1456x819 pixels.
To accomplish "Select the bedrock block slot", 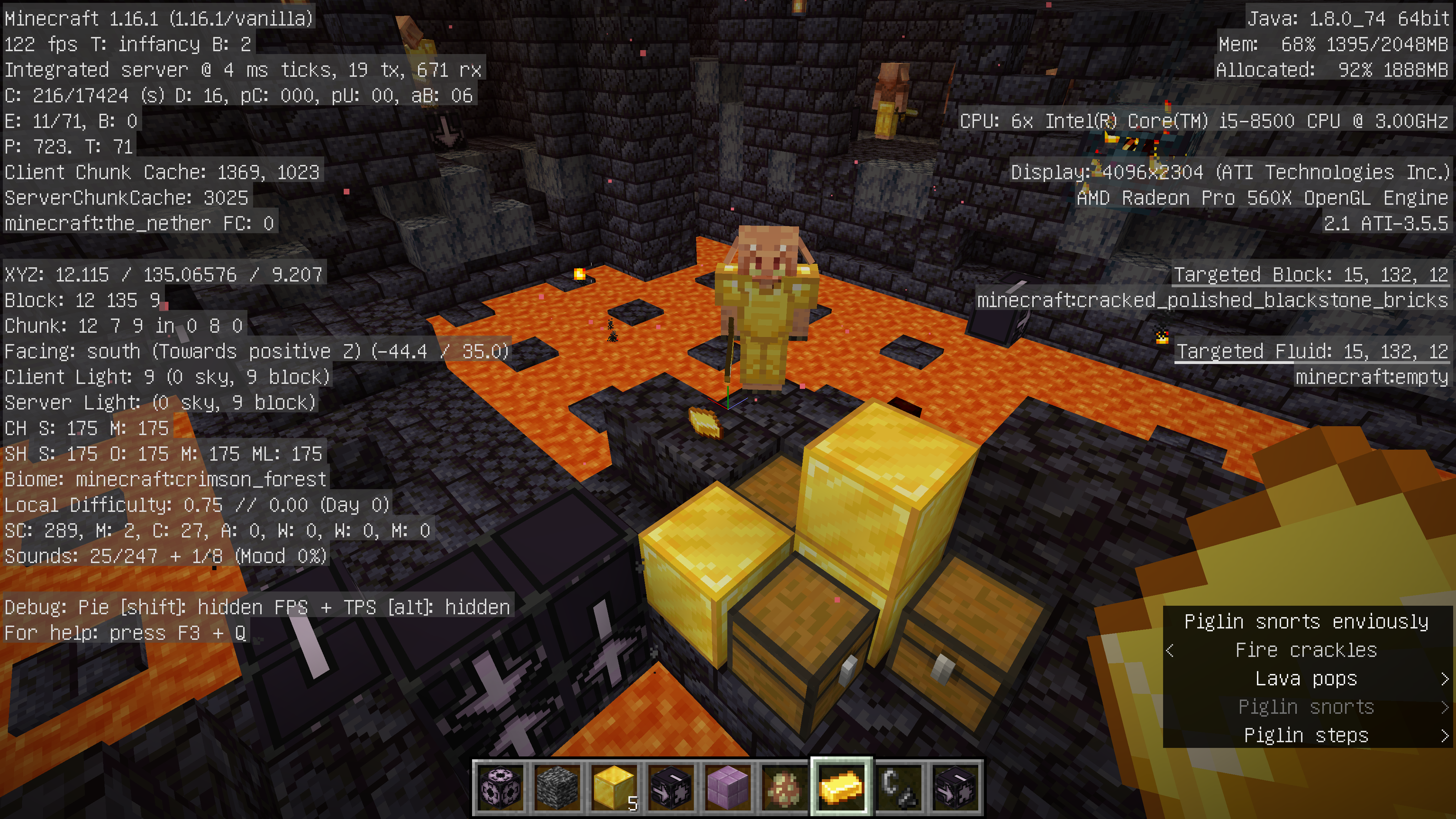I will click(557, 787).
